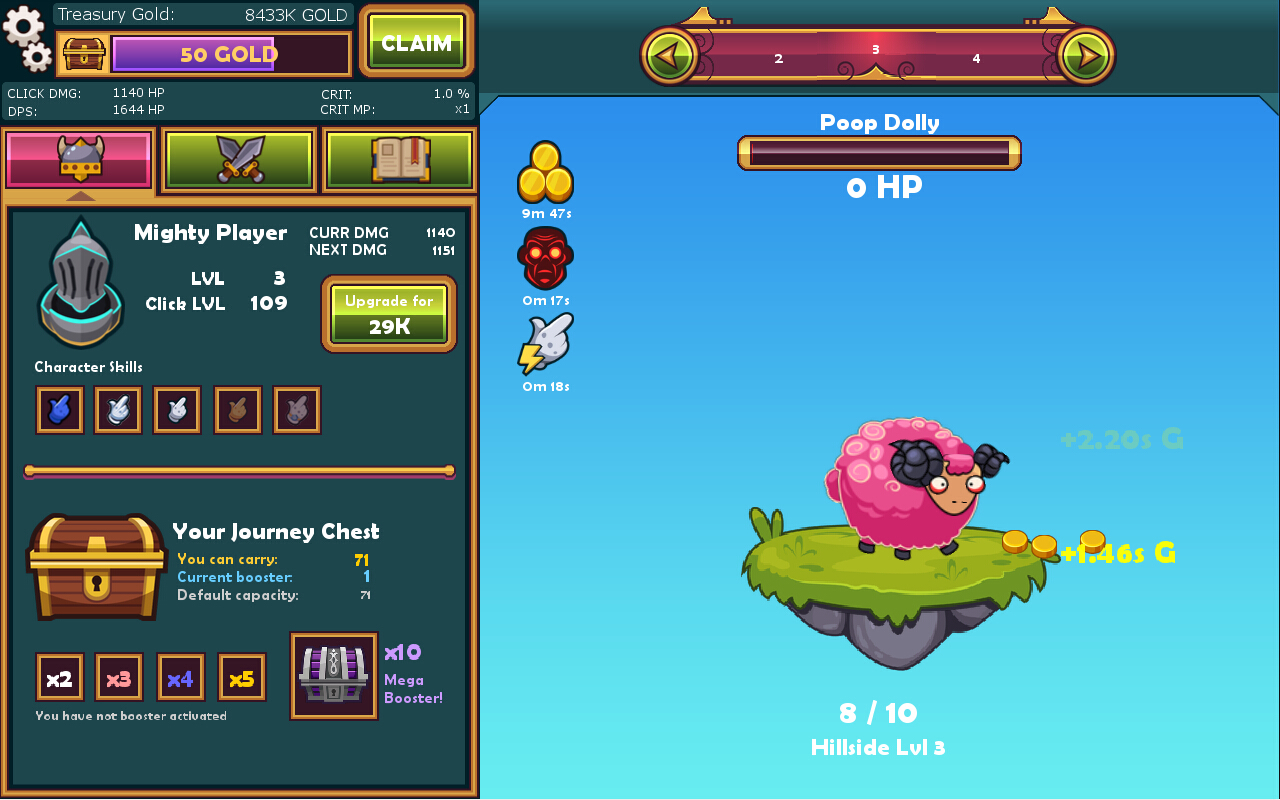1280x800 pixels.
Task: Open the gear settings menu
Action: click(26, 38)
